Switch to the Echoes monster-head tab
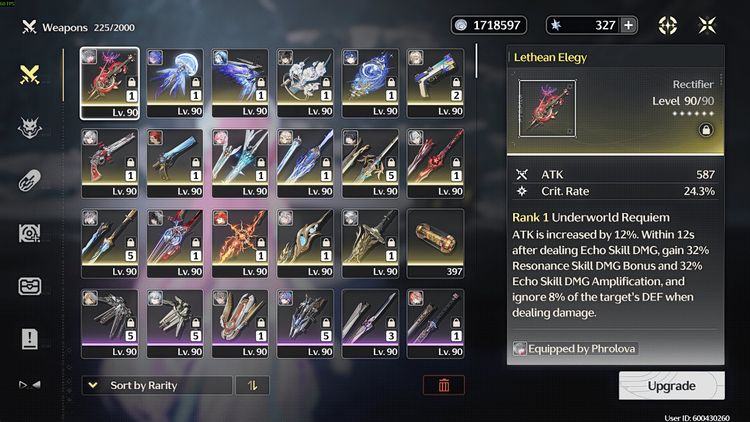750x422 pixels. 29,127
